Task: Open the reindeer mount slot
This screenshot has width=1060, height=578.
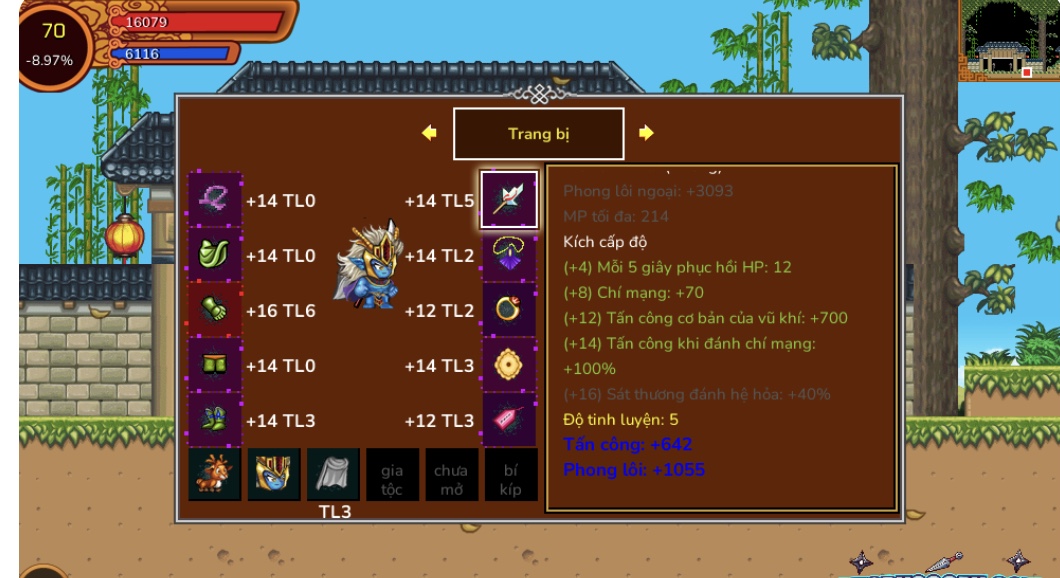Action: [215, 474]
